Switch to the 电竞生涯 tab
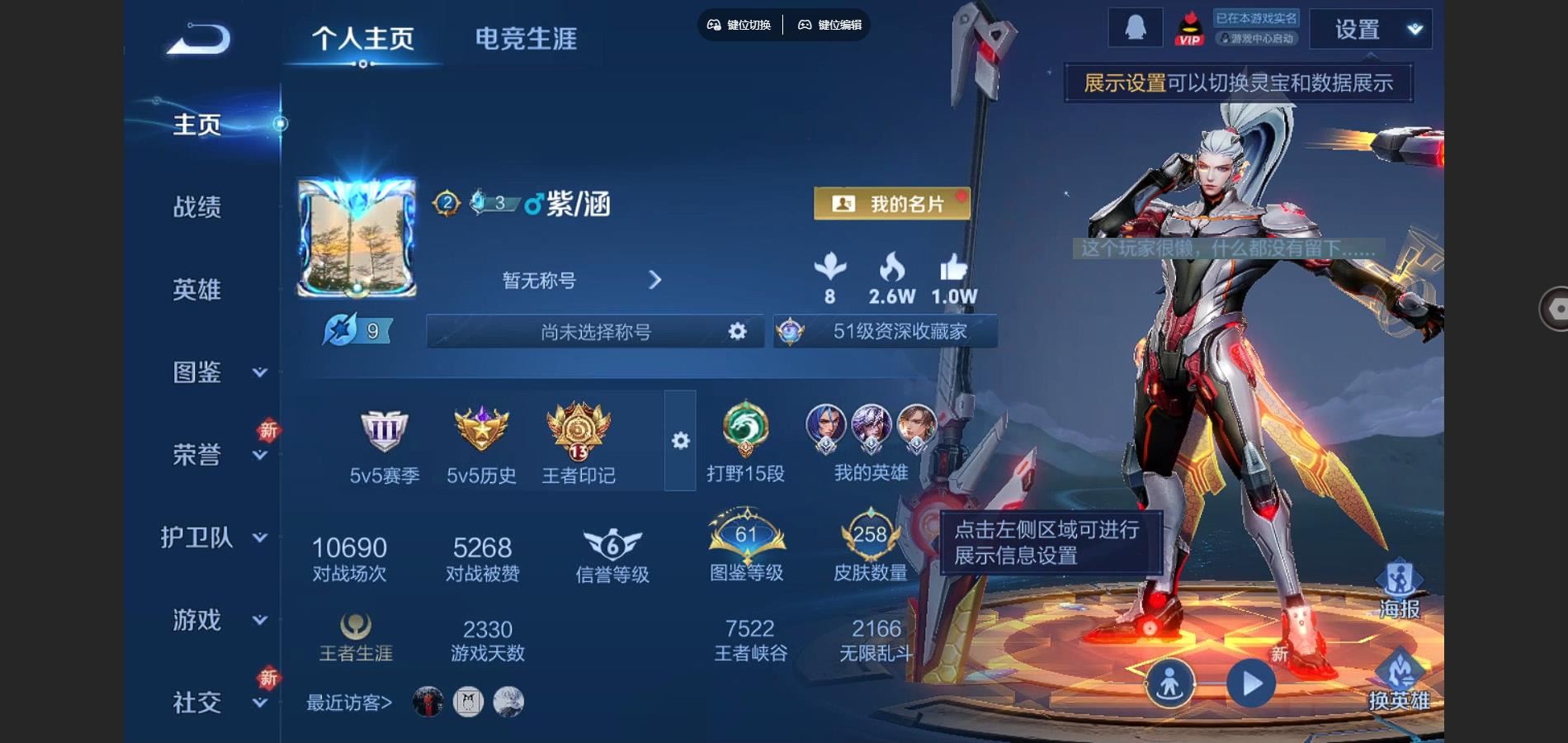 [x=526, y=37]
